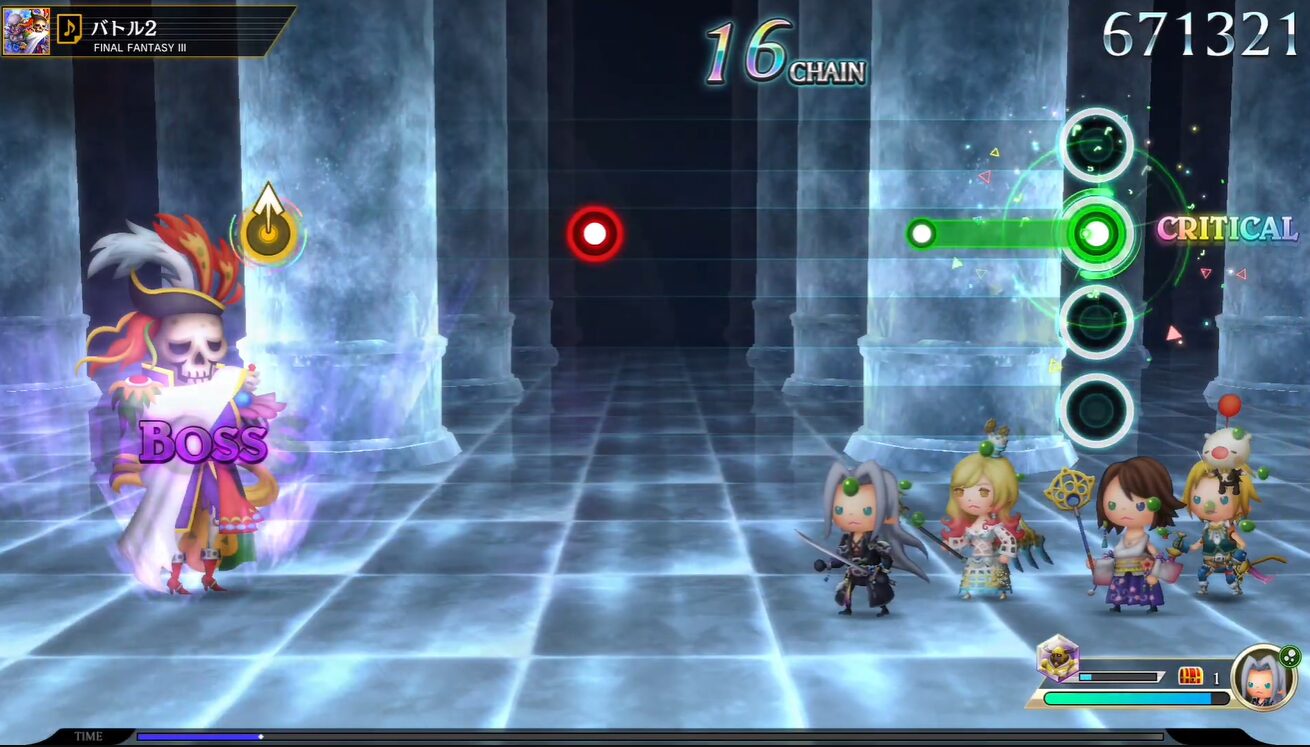This screenshot has height=747, width=1310.
Task: Select the green hold note's tail end
Action: [x=921, y=234]
